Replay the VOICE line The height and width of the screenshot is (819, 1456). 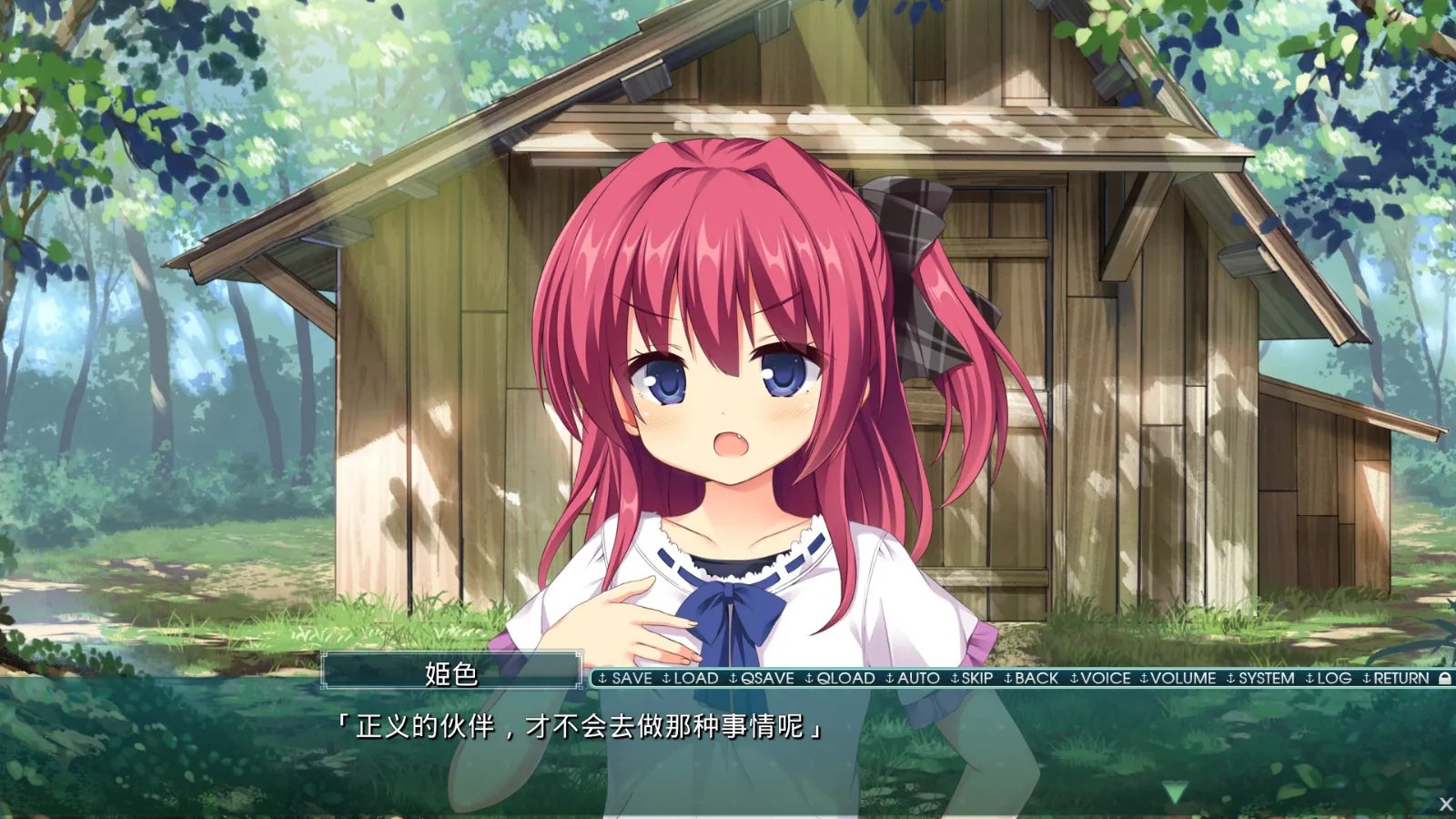(1107, 679)
